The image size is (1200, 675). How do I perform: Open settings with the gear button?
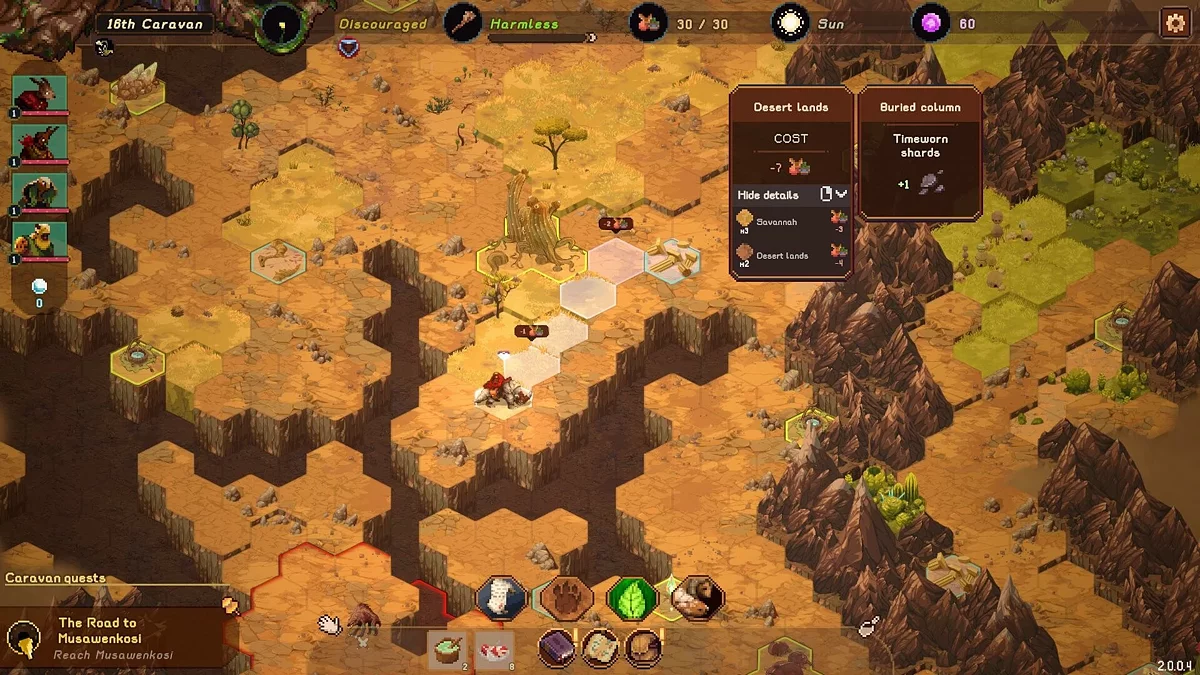click(1174, 23)
